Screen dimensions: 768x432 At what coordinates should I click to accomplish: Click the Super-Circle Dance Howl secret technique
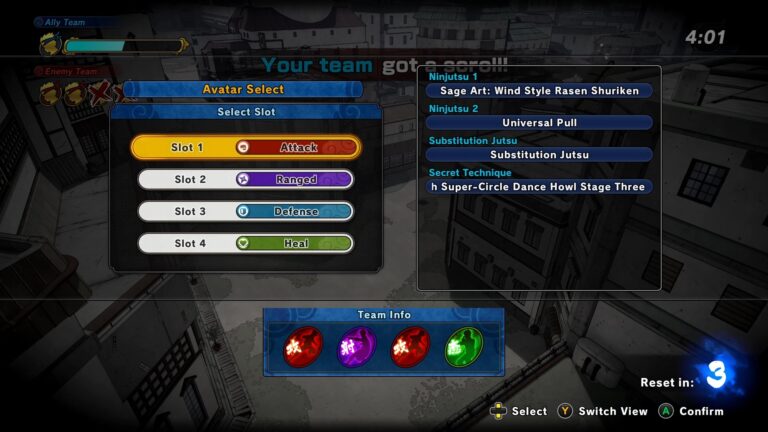pos(540,187)
